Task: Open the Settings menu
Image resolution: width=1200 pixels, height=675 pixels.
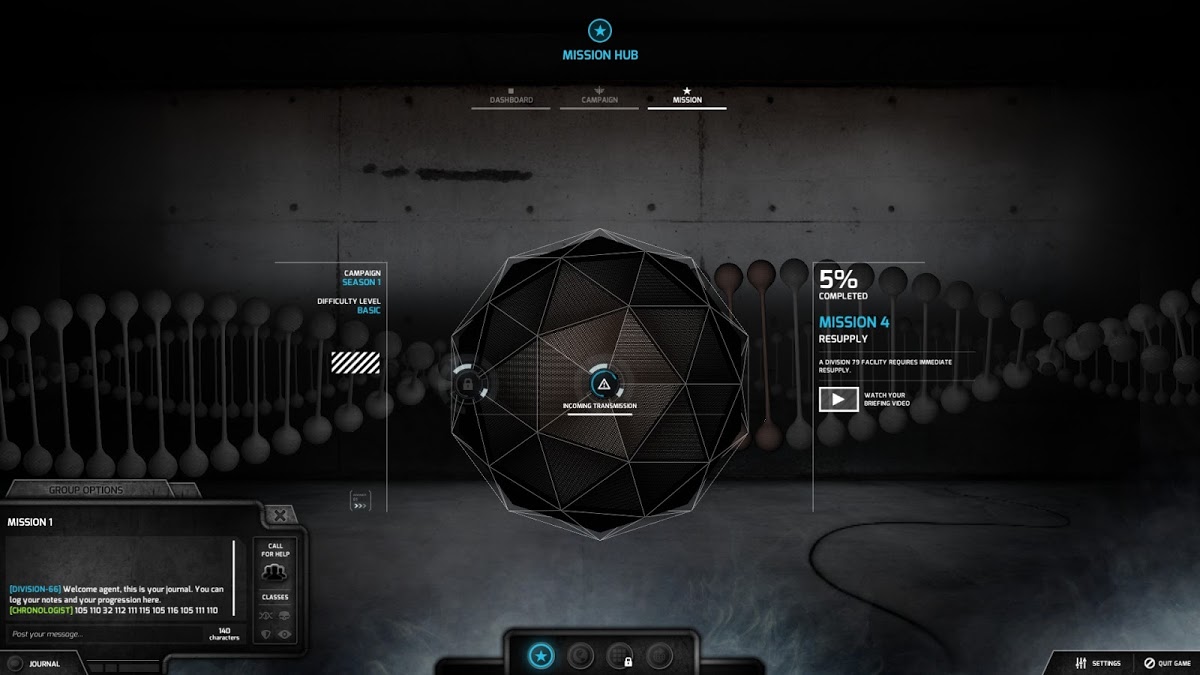Action: (x=1098, y=663)
